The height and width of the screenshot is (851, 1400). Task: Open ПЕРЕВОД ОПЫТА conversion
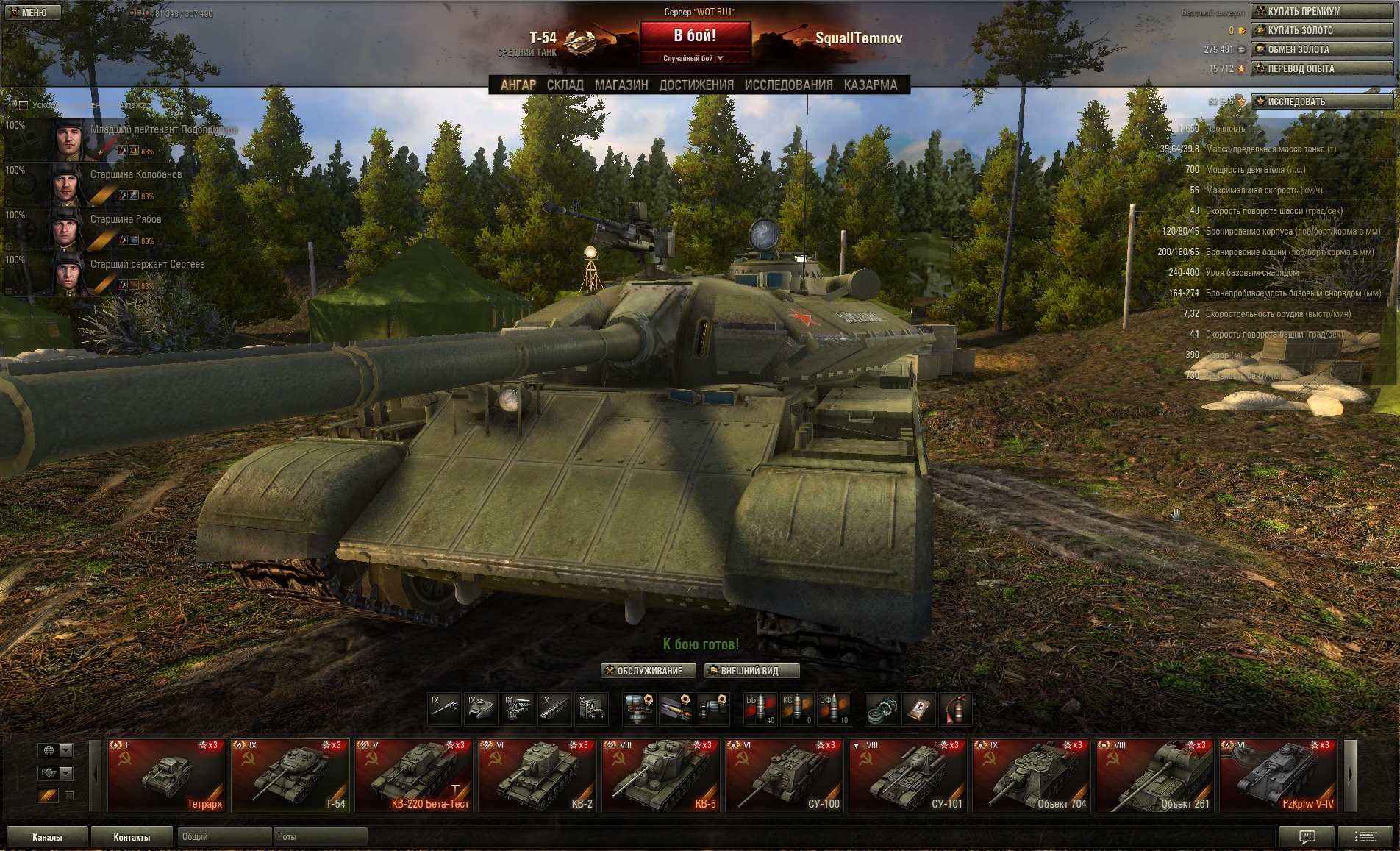point(1321,68)
